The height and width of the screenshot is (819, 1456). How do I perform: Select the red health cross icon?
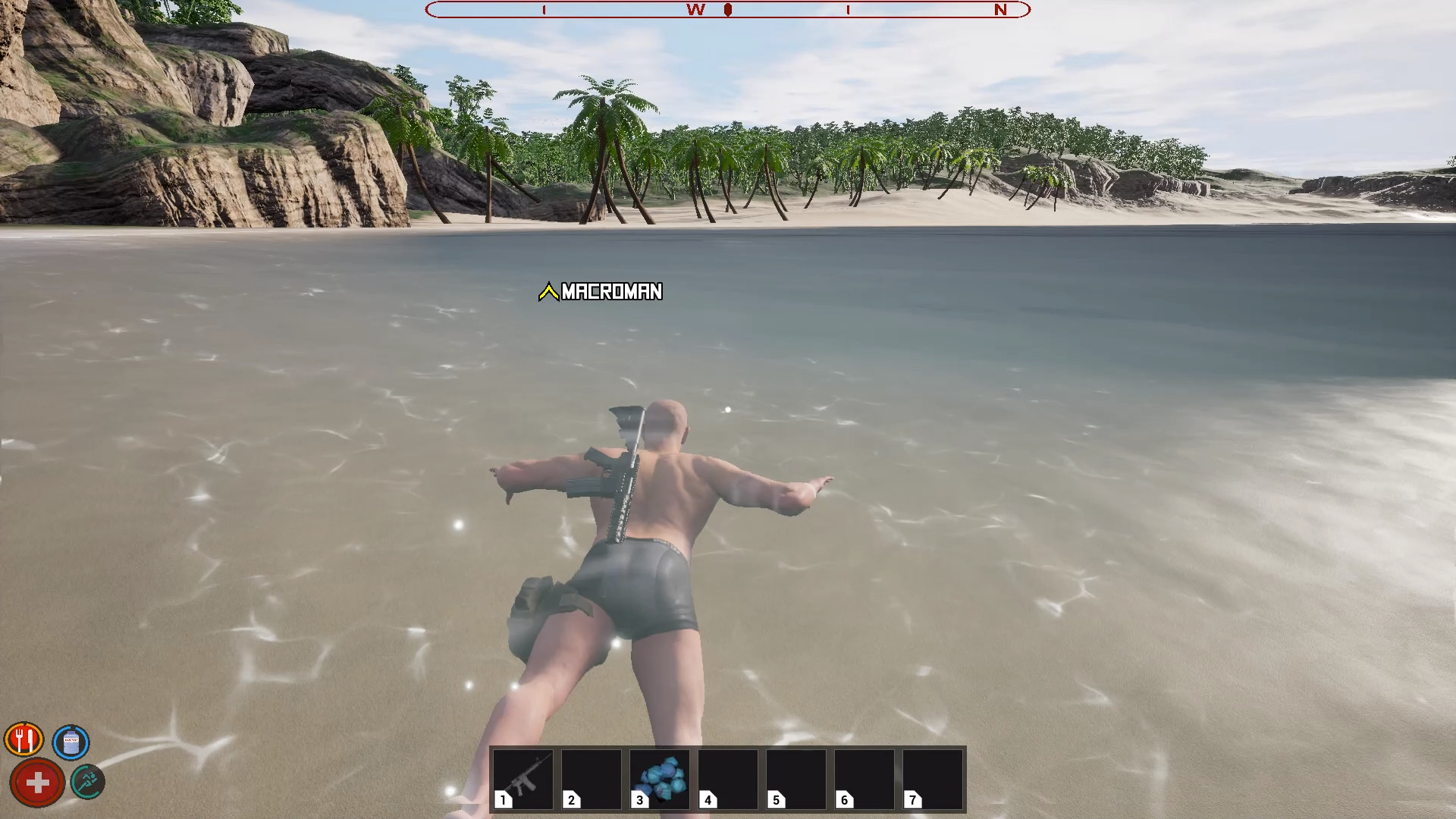(36, 783)
